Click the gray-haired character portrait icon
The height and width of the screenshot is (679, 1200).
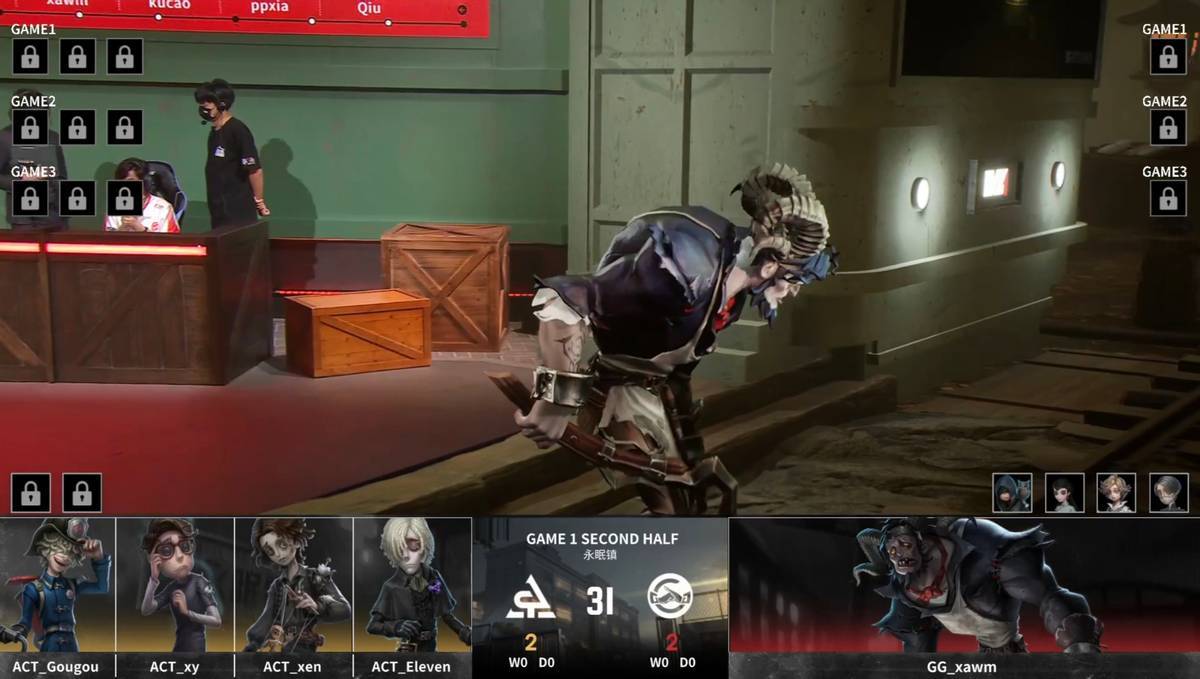pyautogui.click(x=1168, y=493)
